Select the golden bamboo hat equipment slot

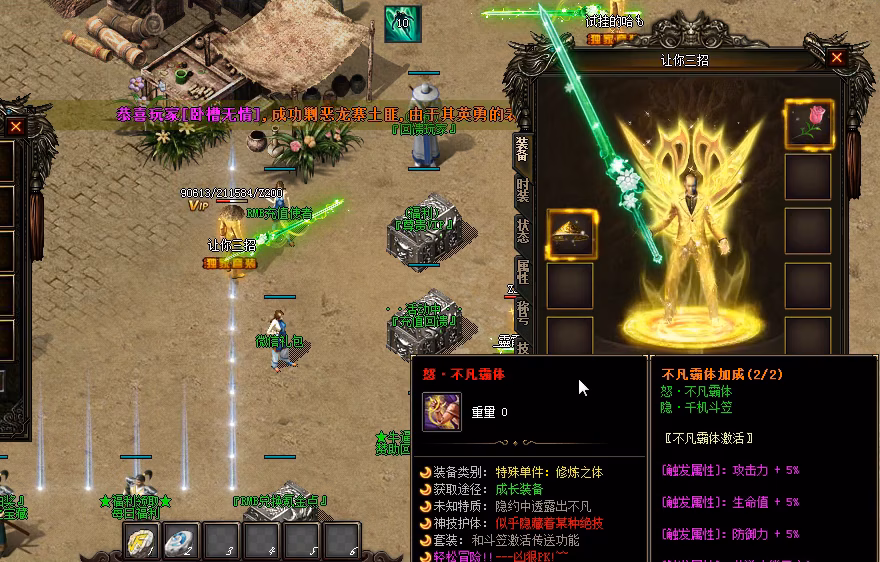click(x=572, y=234)
